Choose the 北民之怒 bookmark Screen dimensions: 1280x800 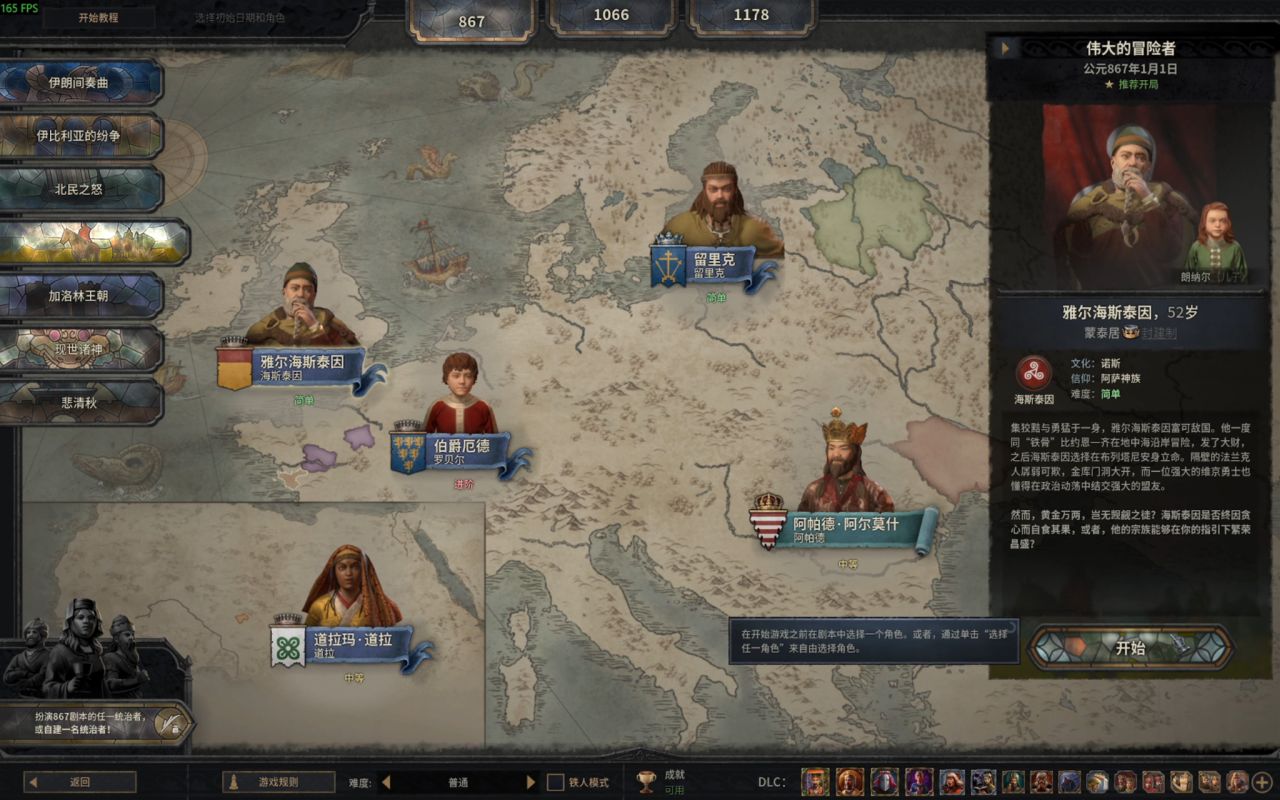pyautogui.click(x=80, y=188)
